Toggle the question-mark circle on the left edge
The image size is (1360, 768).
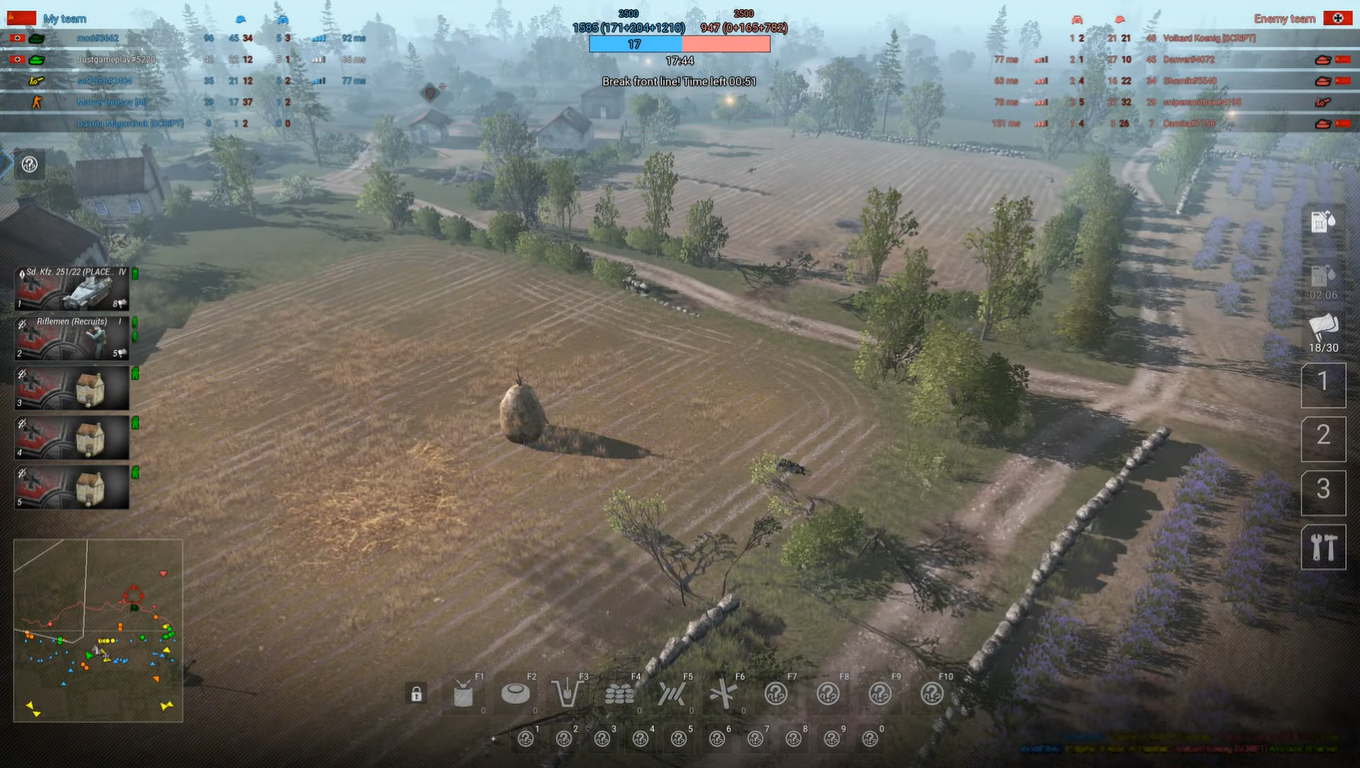point(29,164)
